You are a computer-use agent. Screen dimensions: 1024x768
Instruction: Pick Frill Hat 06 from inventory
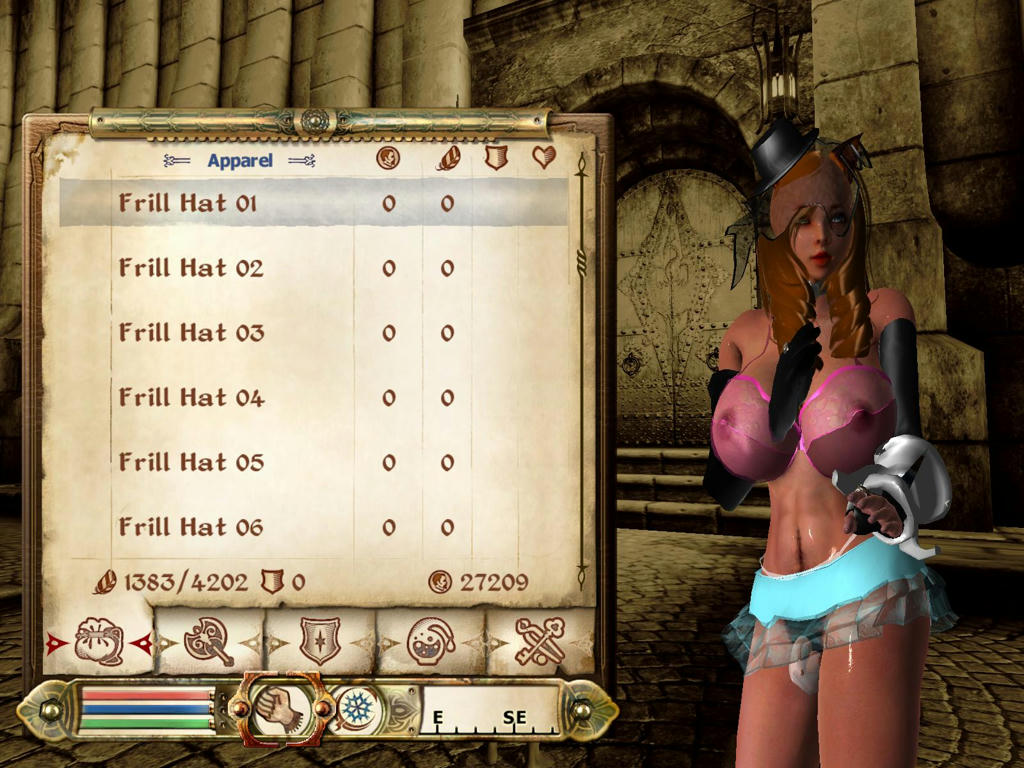coord(191,527)
